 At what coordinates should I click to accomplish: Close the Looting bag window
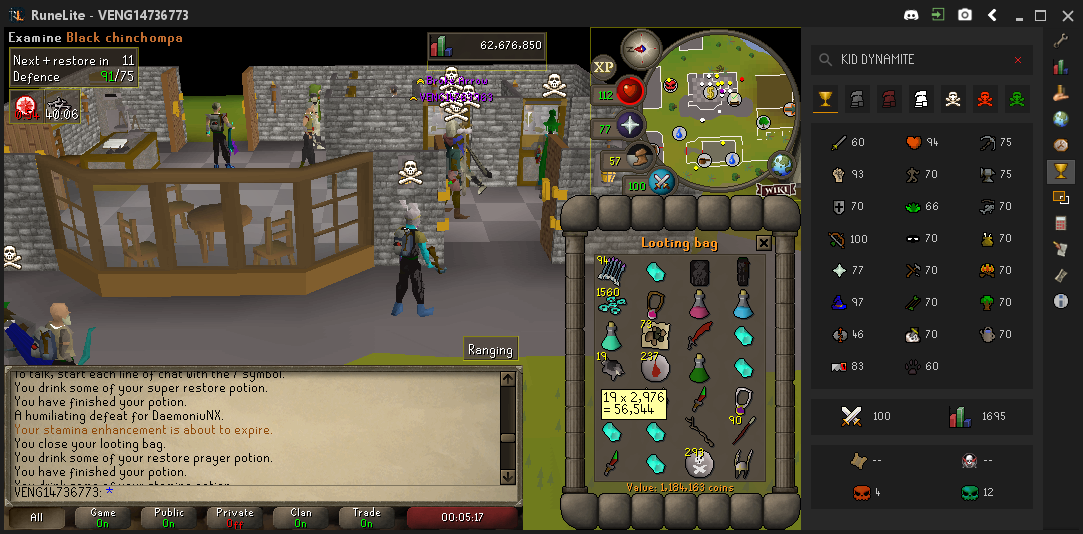click(763, 243)
